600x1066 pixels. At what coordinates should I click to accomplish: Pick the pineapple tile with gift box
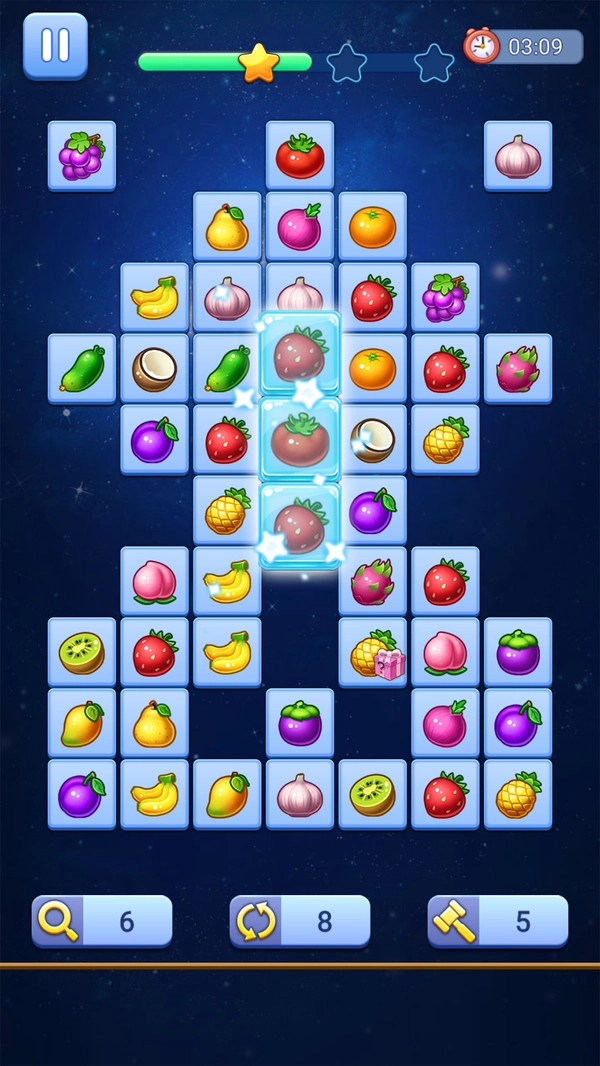[372, 654]
